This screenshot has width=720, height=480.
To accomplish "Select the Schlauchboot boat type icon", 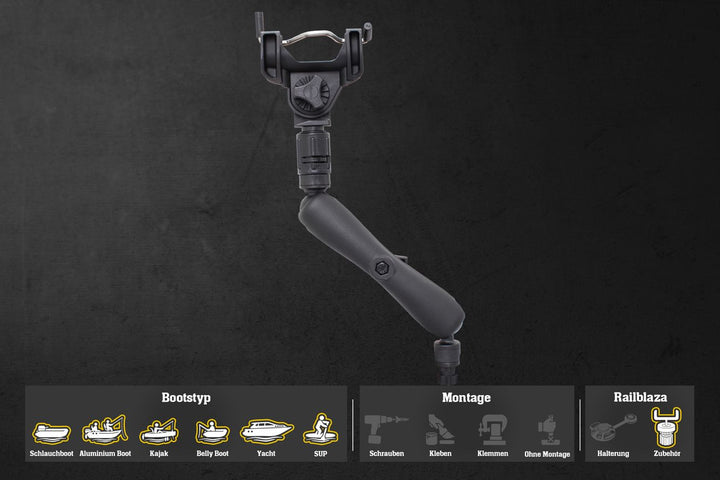I will pos(51,433).
